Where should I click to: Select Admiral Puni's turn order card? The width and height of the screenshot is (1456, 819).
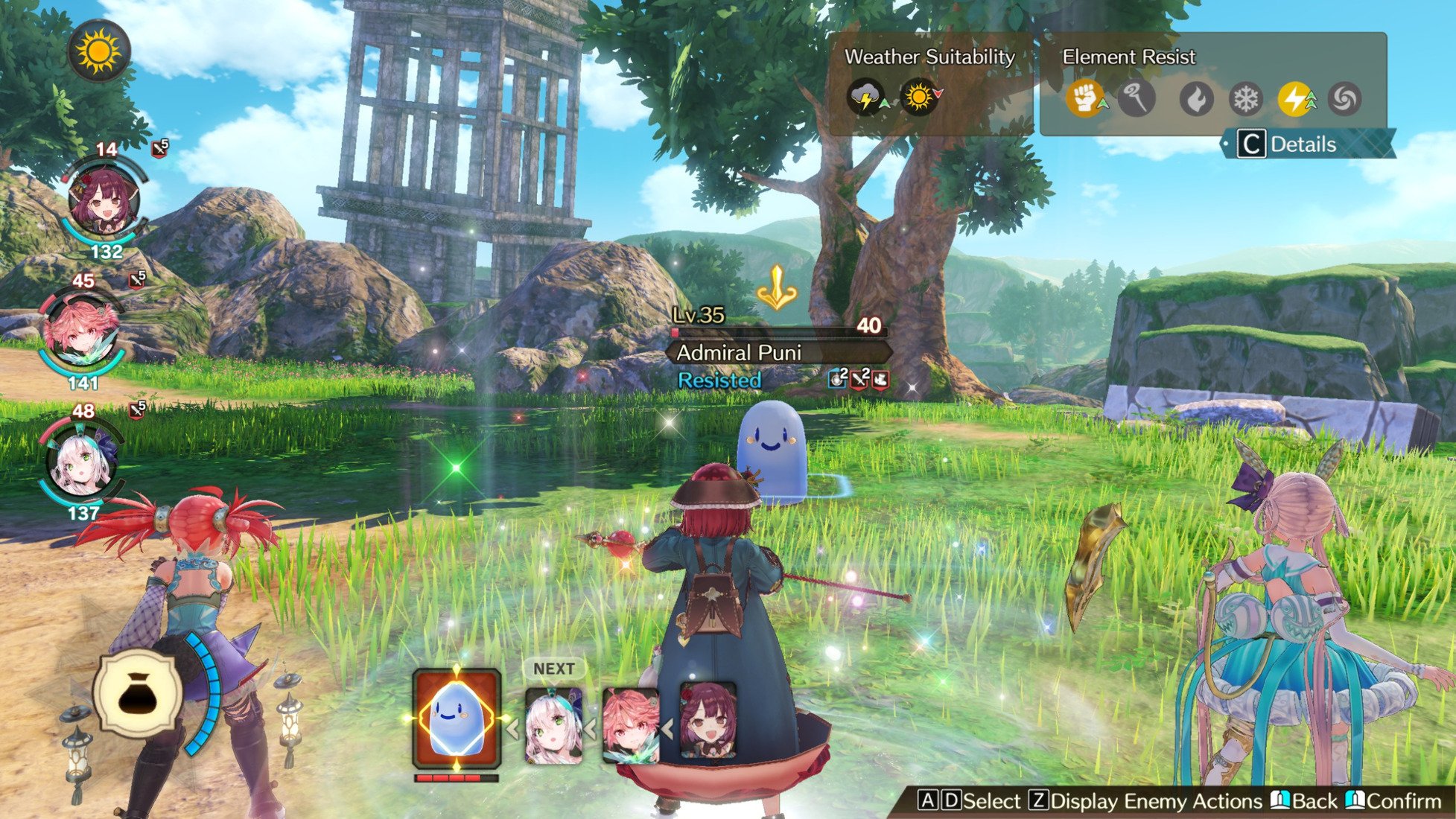point(456,718)
